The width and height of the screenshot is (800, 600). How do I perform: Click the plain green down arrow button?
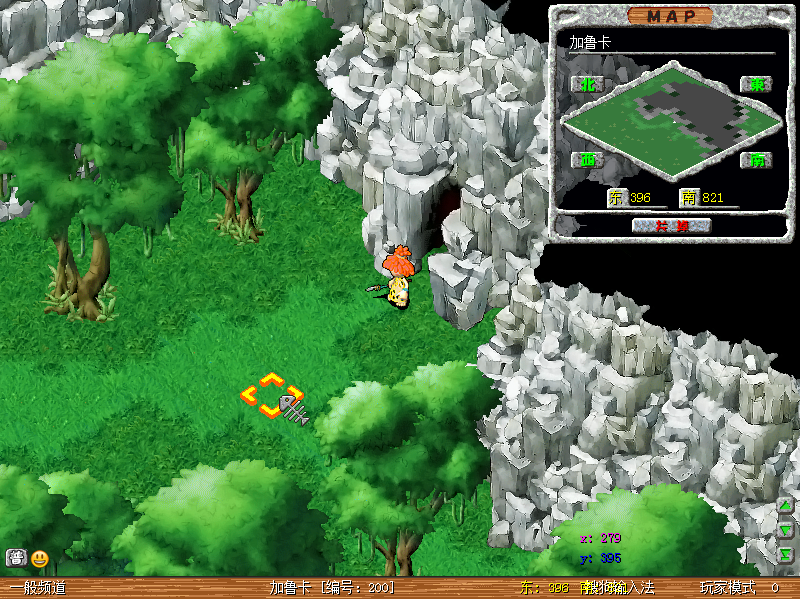[x=786, y=529]
